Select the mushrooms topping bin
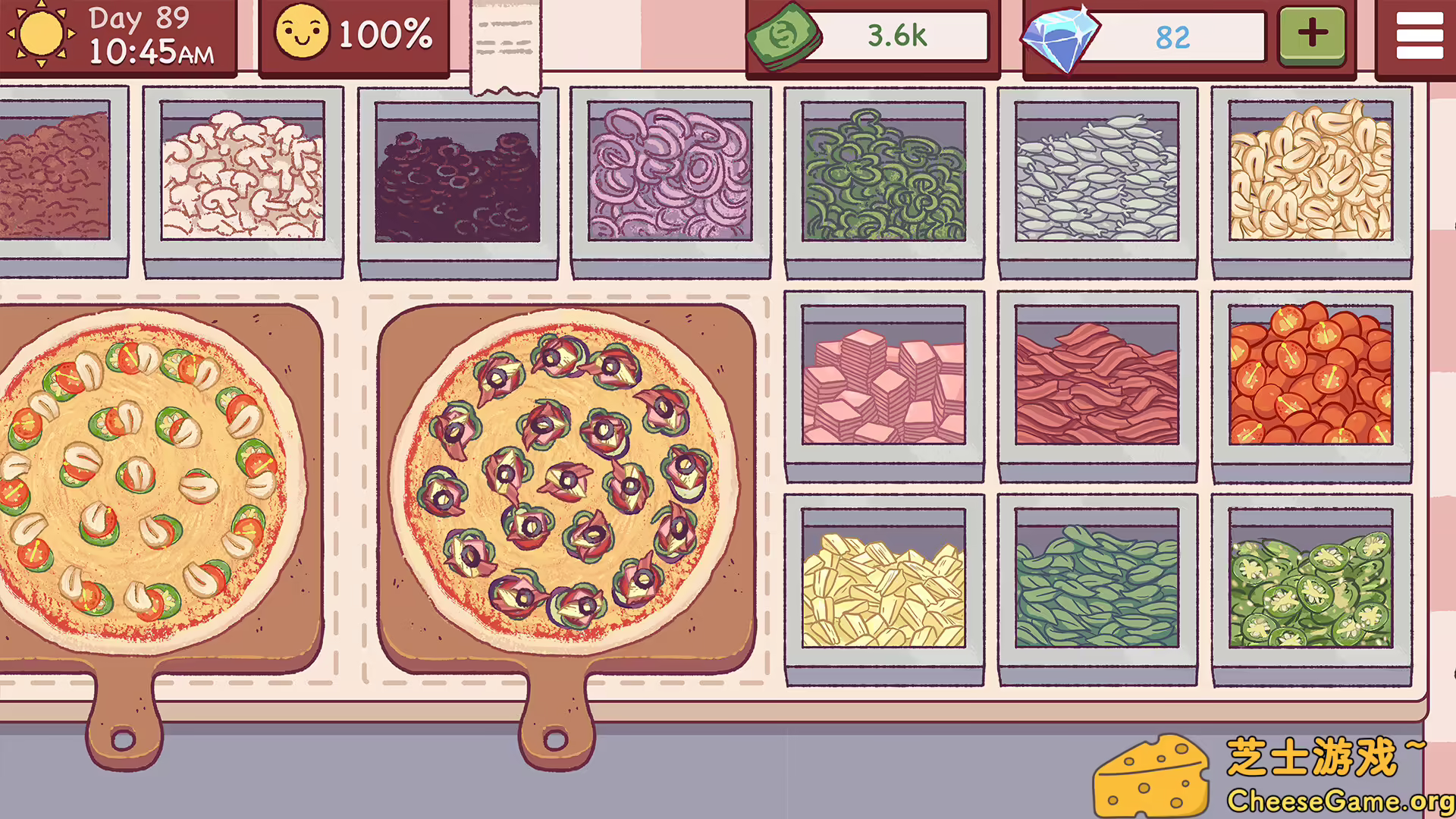Screen dimensions: 1456x819 coord(243,174)
